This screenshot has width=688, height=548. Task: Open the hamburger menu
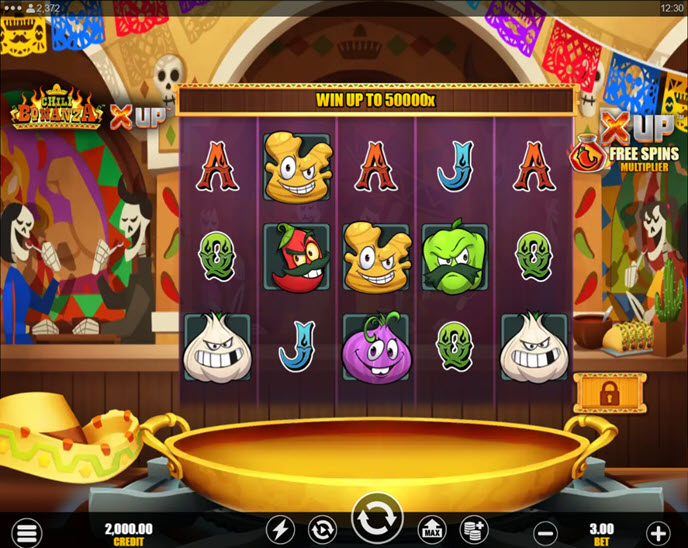tap(28, 530)
